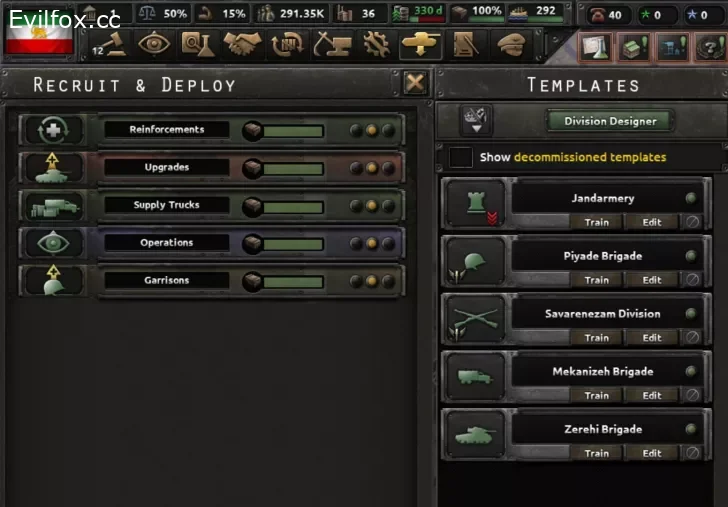Edit the Piyade Brigade template

coord(652,280)
